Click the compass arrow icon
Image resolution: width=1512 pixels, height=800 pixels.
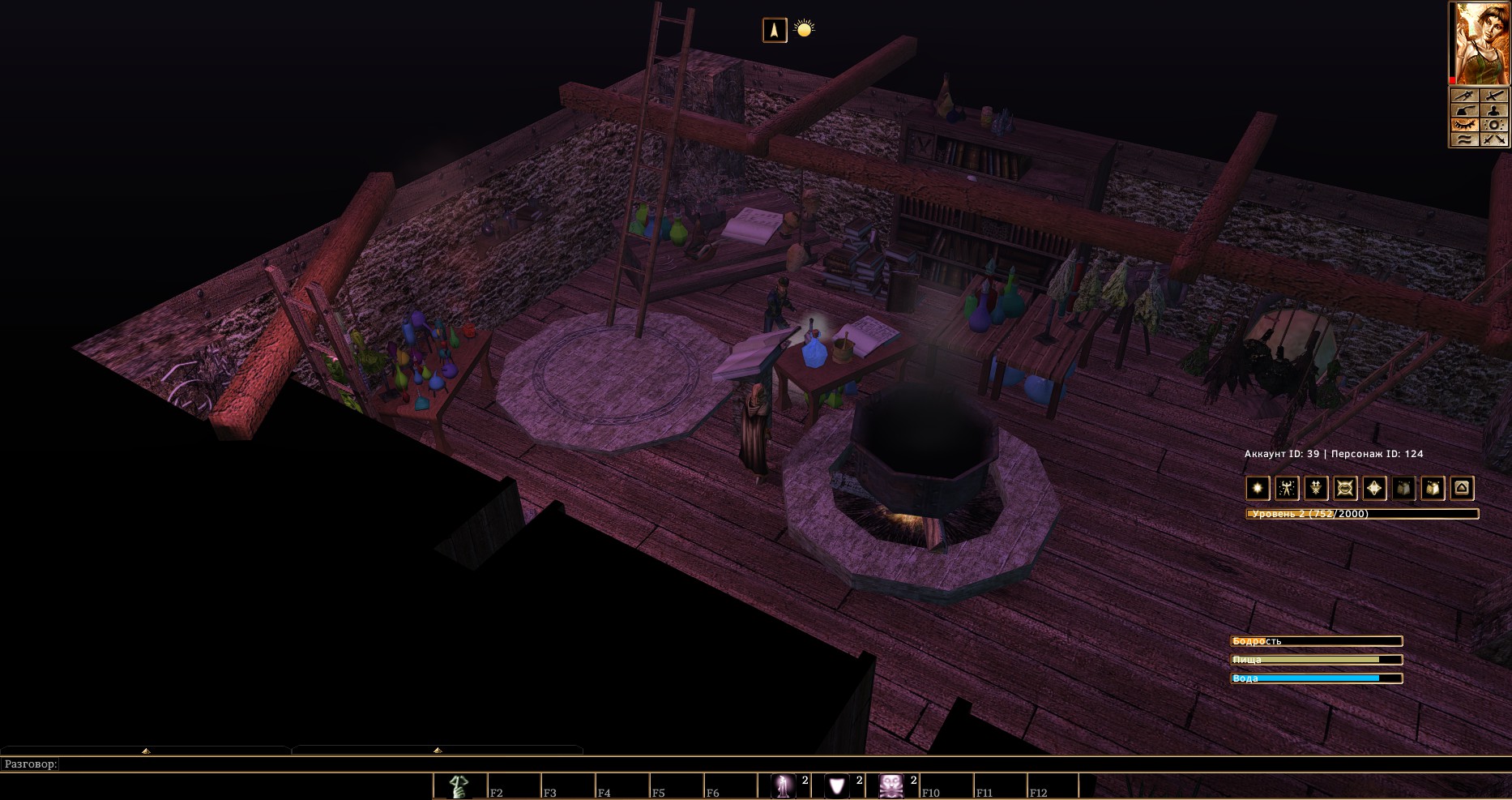(775, 30)
